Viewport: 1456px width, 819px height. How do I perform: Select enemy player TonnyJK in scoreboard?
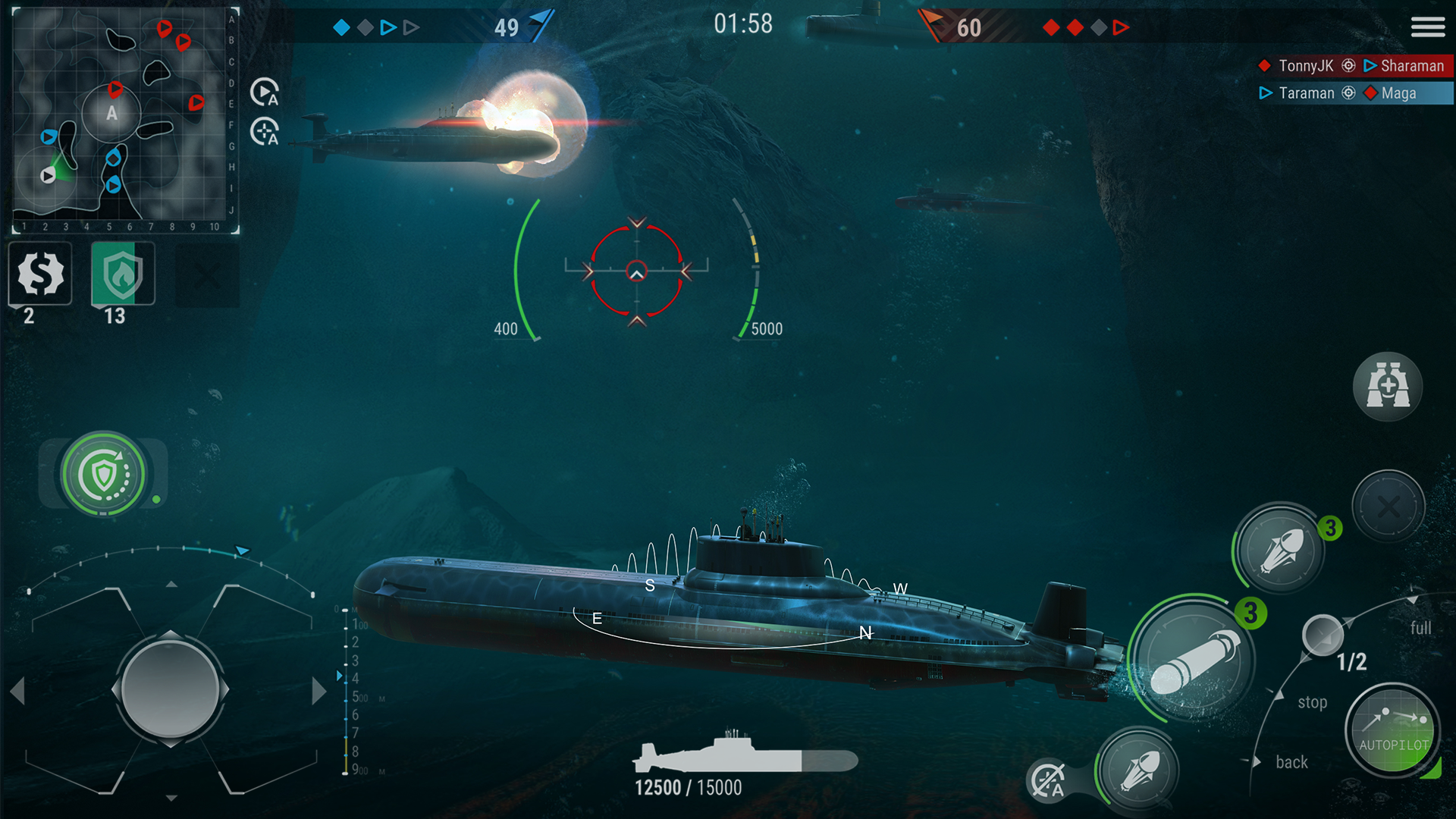click(1306, 66)
